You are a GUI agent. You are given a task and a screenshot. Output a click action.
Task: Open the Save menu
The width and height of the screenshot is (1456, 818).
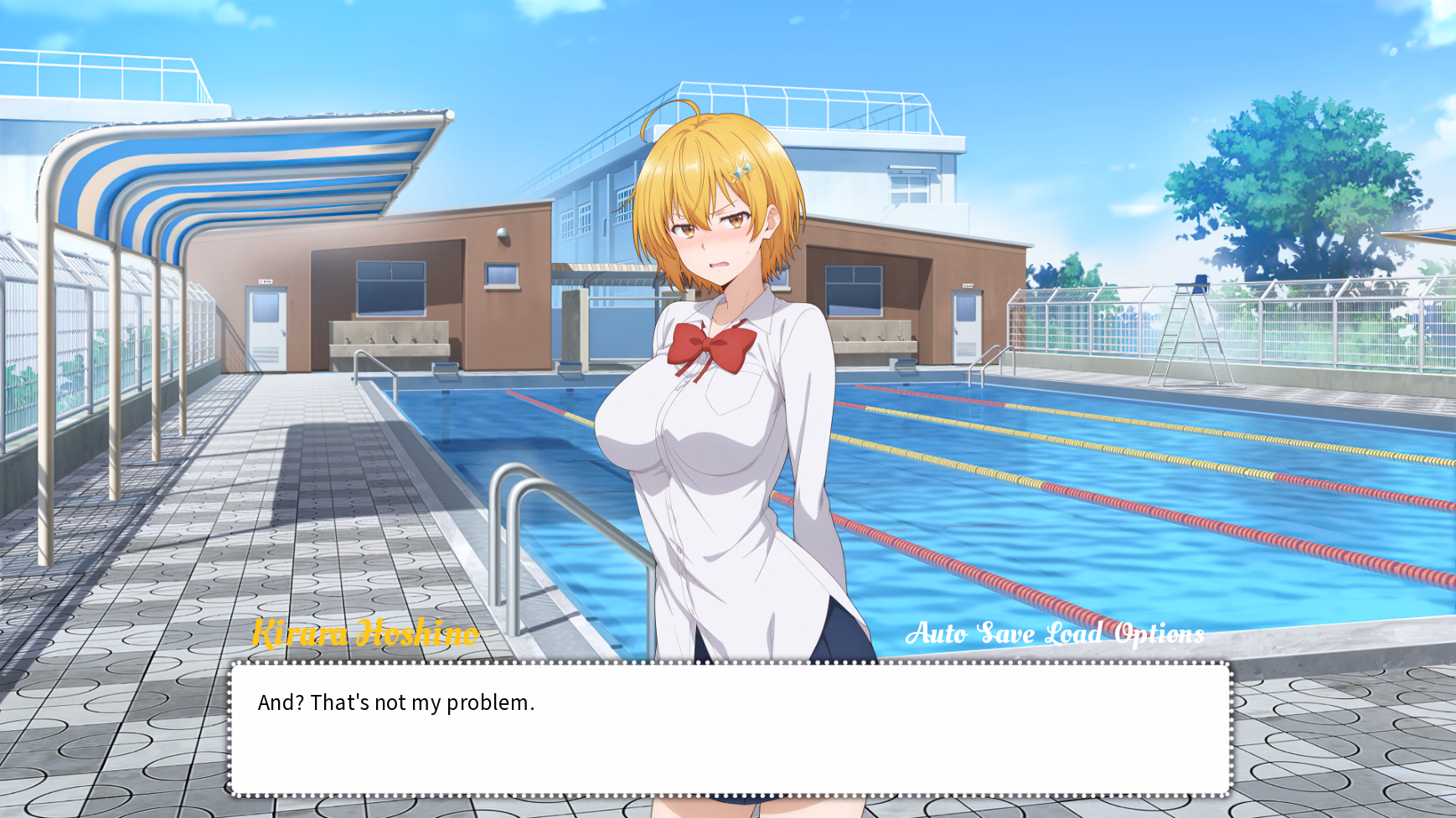(x=1005, y=634)
